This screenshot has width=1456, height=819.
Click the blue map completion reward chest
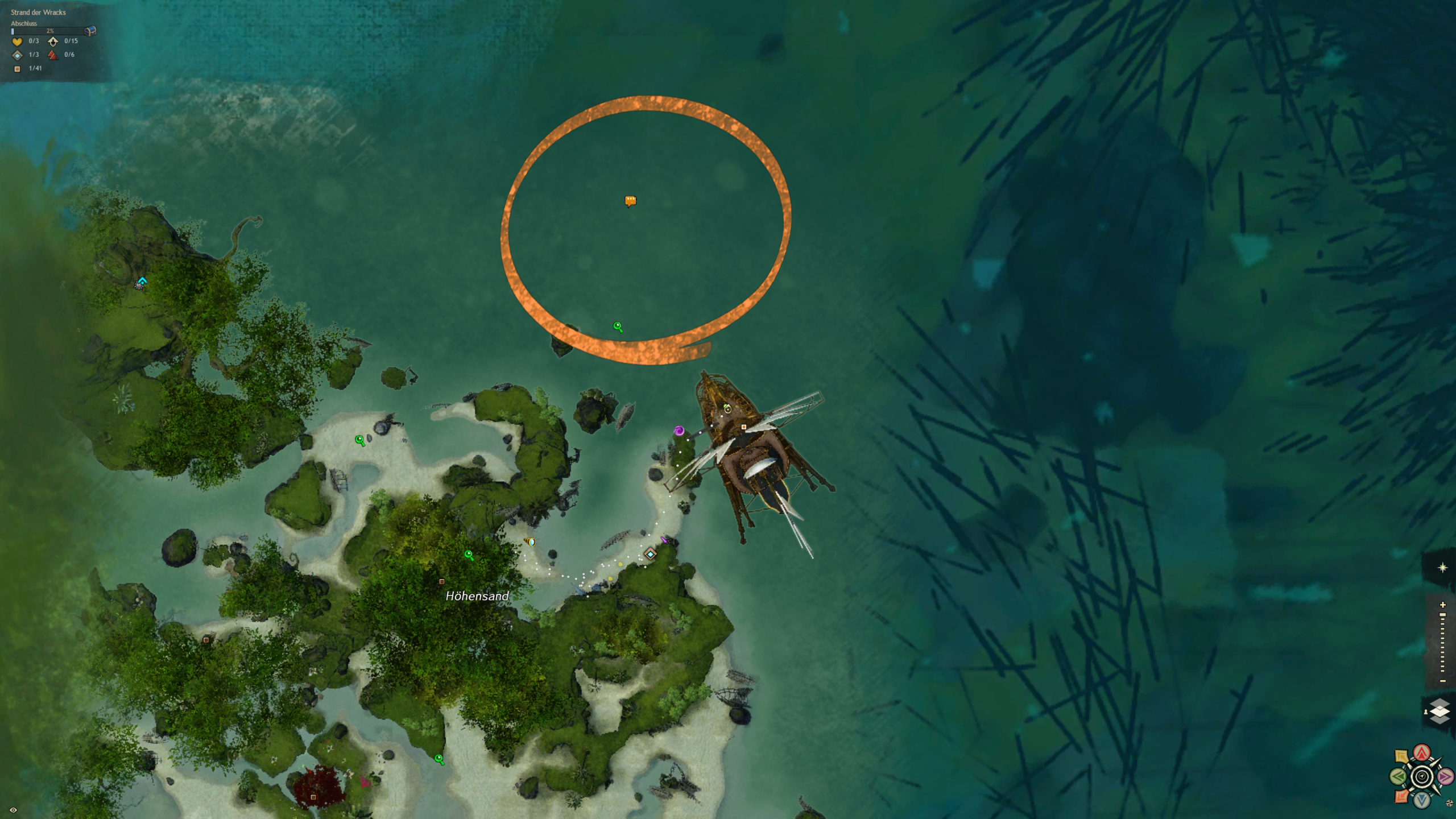pyautogui.click(x=90, y=31)
